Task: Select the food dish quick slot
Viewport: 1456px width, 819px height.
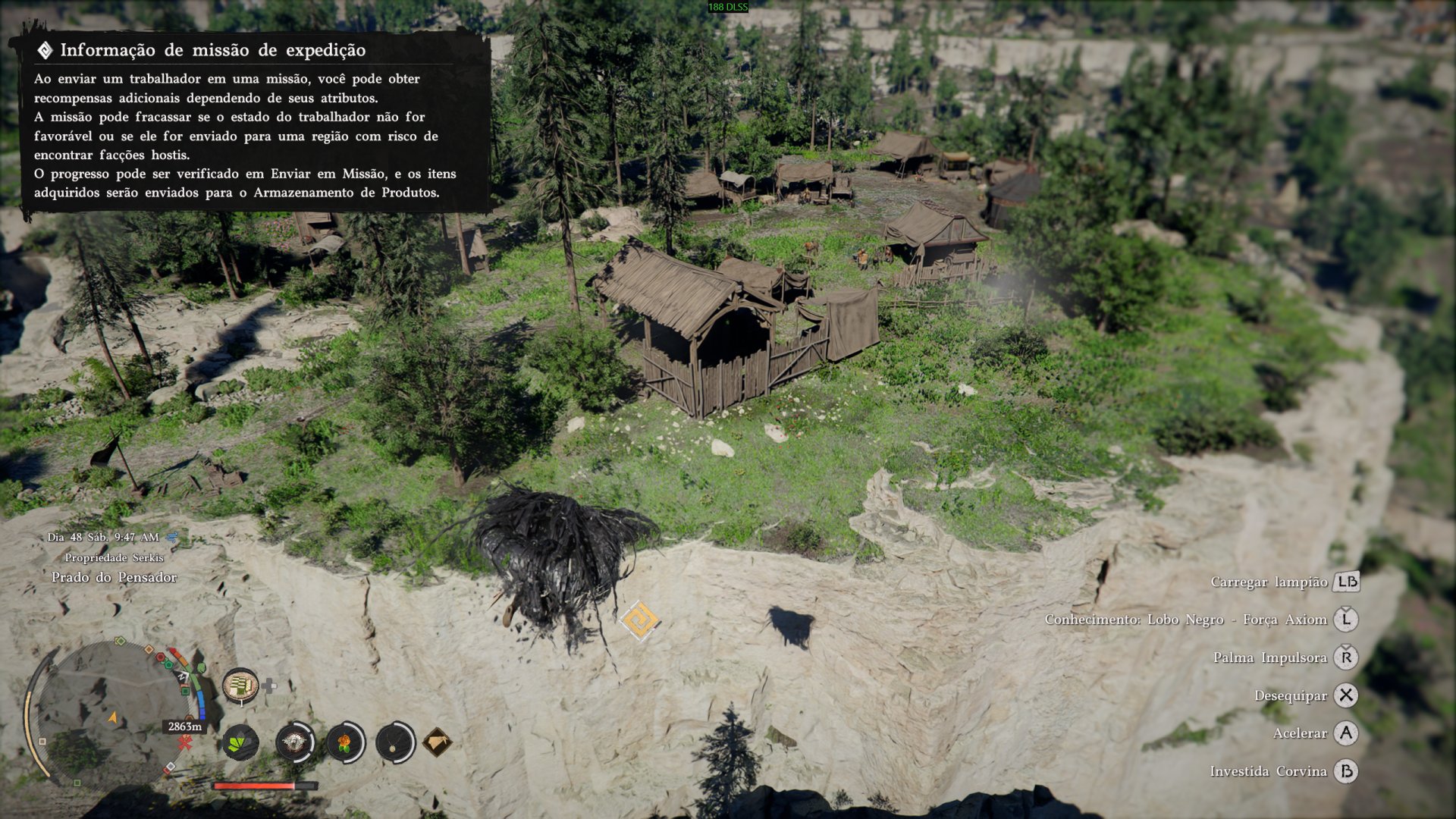Action: click(x=240, y=686)
